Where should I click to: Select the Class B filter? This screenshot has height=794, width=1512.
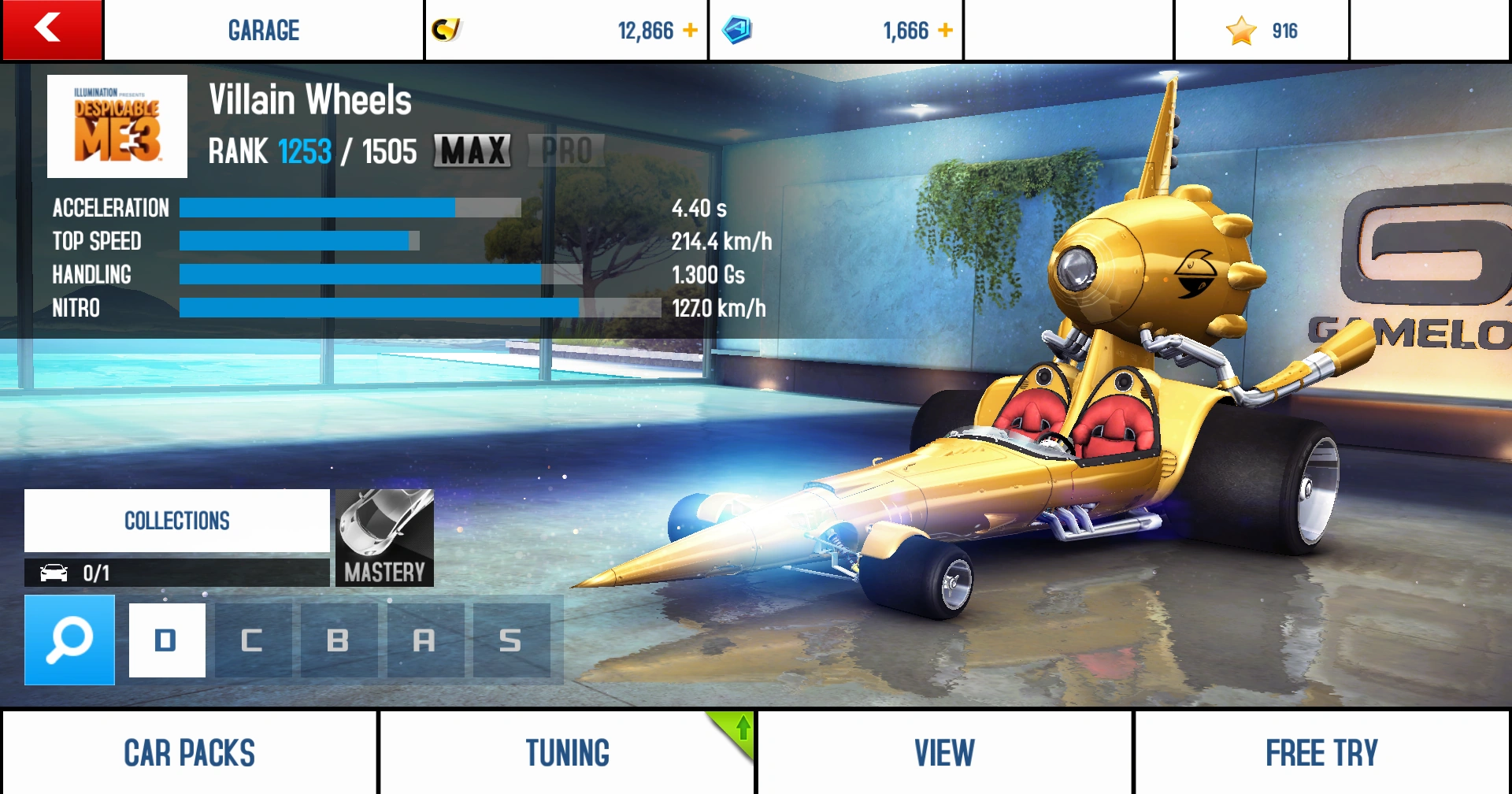(x=339, y=640)
